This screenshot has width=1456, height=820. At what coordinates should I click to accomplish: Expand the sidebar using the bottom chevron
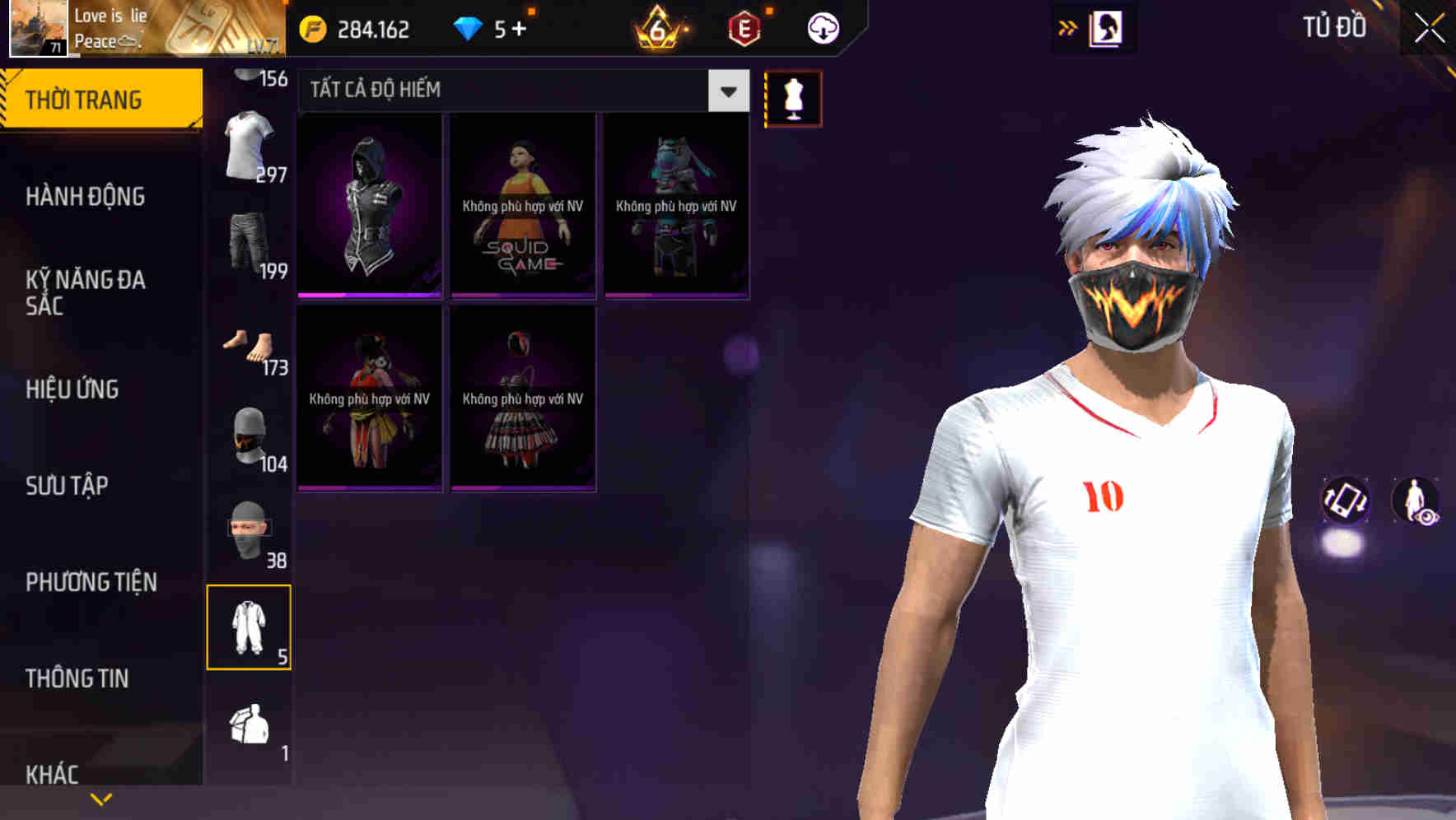coord(101,797)
